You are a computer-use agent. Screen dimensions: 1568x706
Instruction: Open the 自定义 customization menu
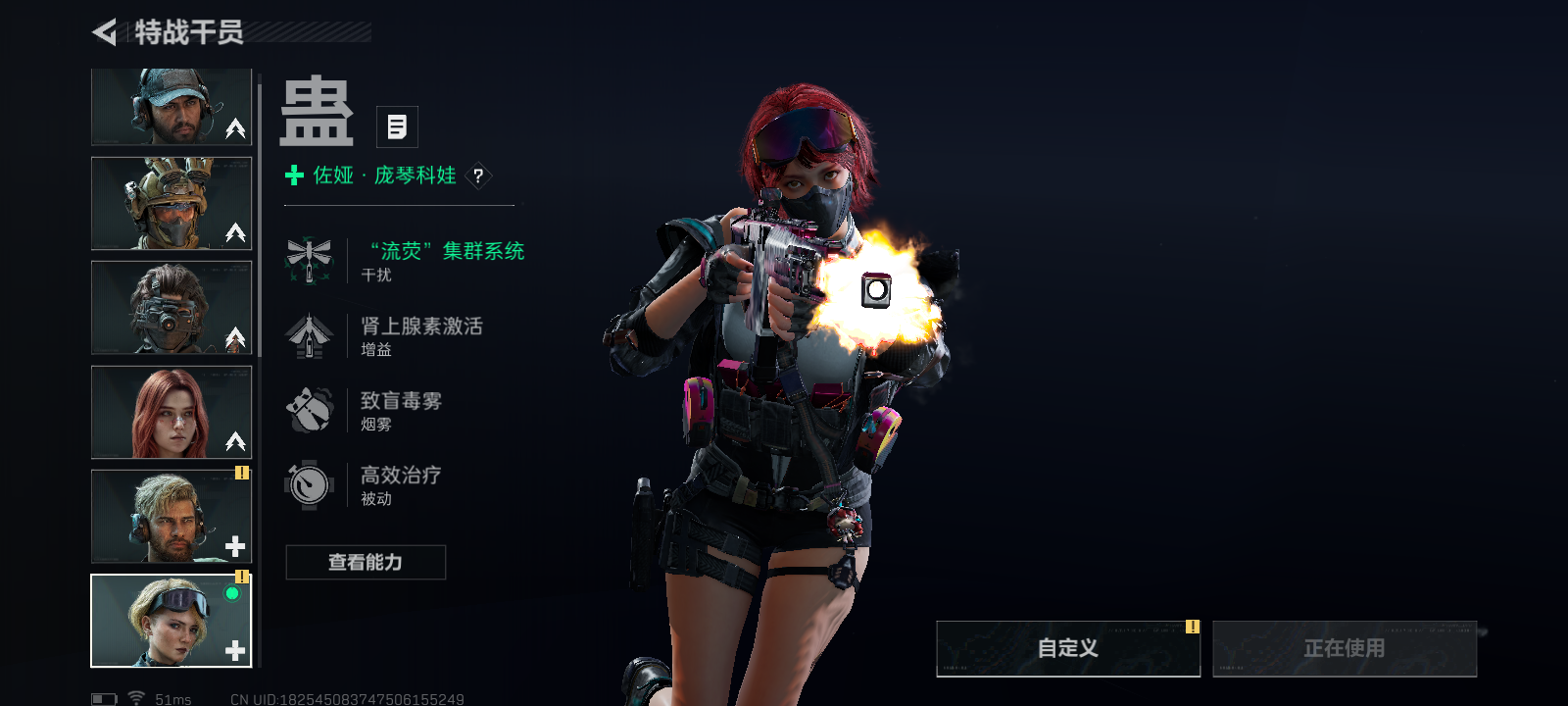[x=1068, y=648]
